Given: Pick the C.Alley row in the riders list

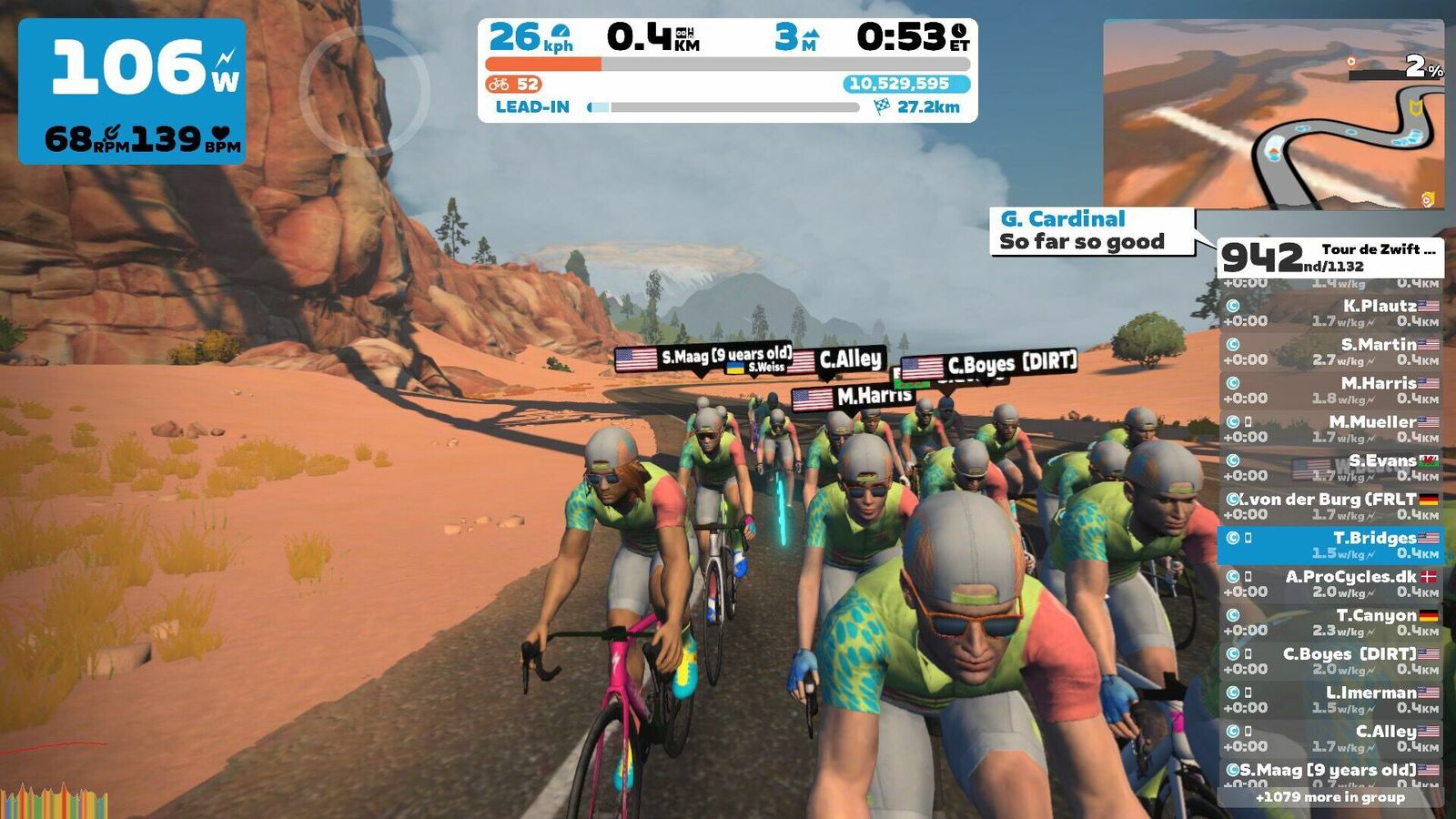Looking at the screenshot, I should [x=1330, y=738].
